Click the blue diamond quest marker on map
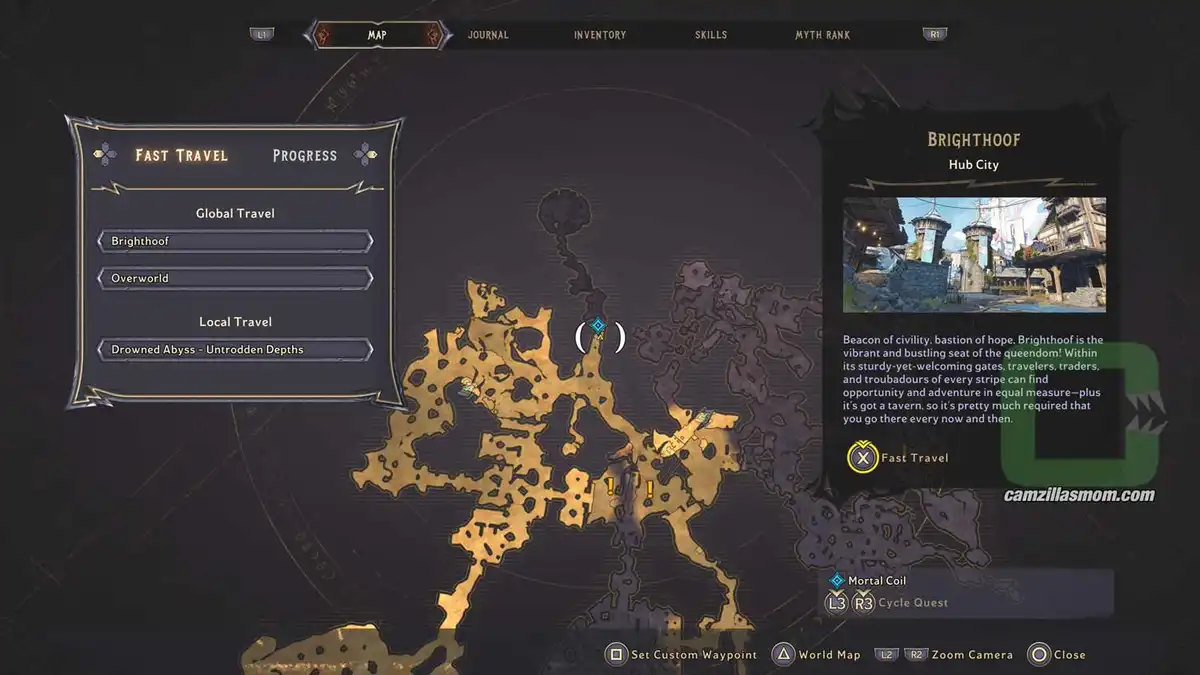The width and height of the screenshot is (1200, 675). (598, 325)
